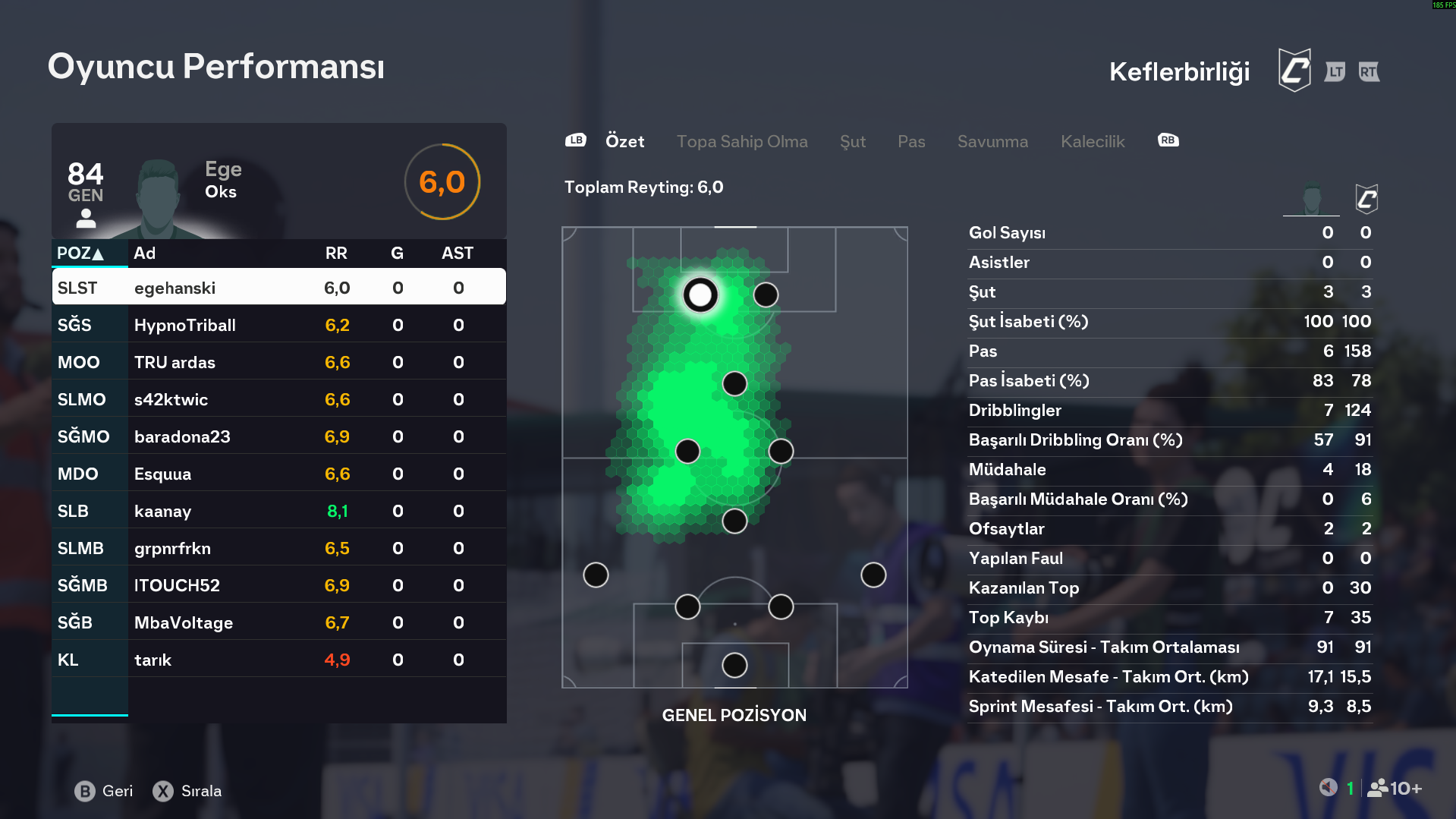
Task: Sort players by POZ column
Action: (80, 254)
